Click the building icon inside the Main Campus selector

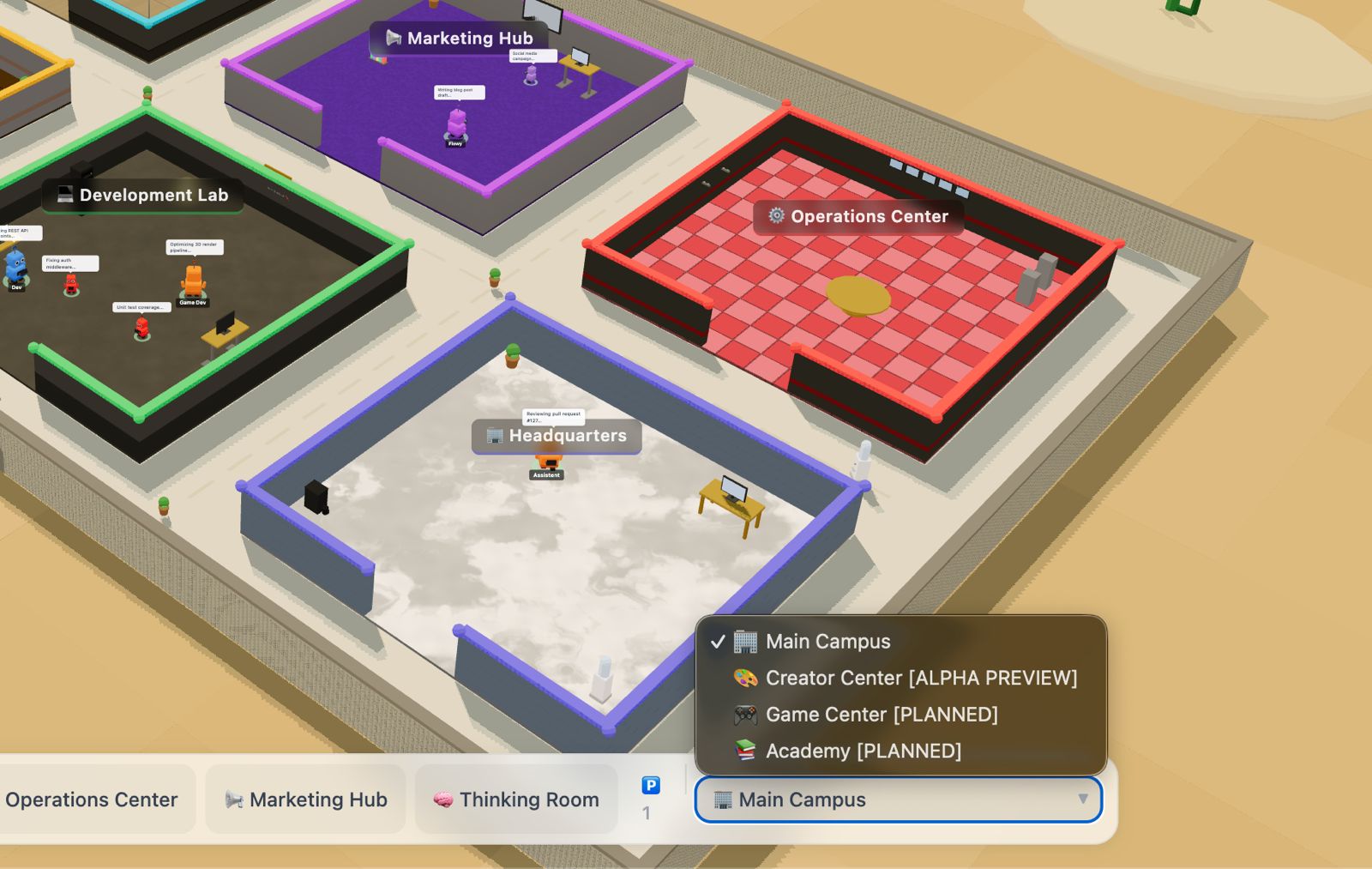coord(722,800)
